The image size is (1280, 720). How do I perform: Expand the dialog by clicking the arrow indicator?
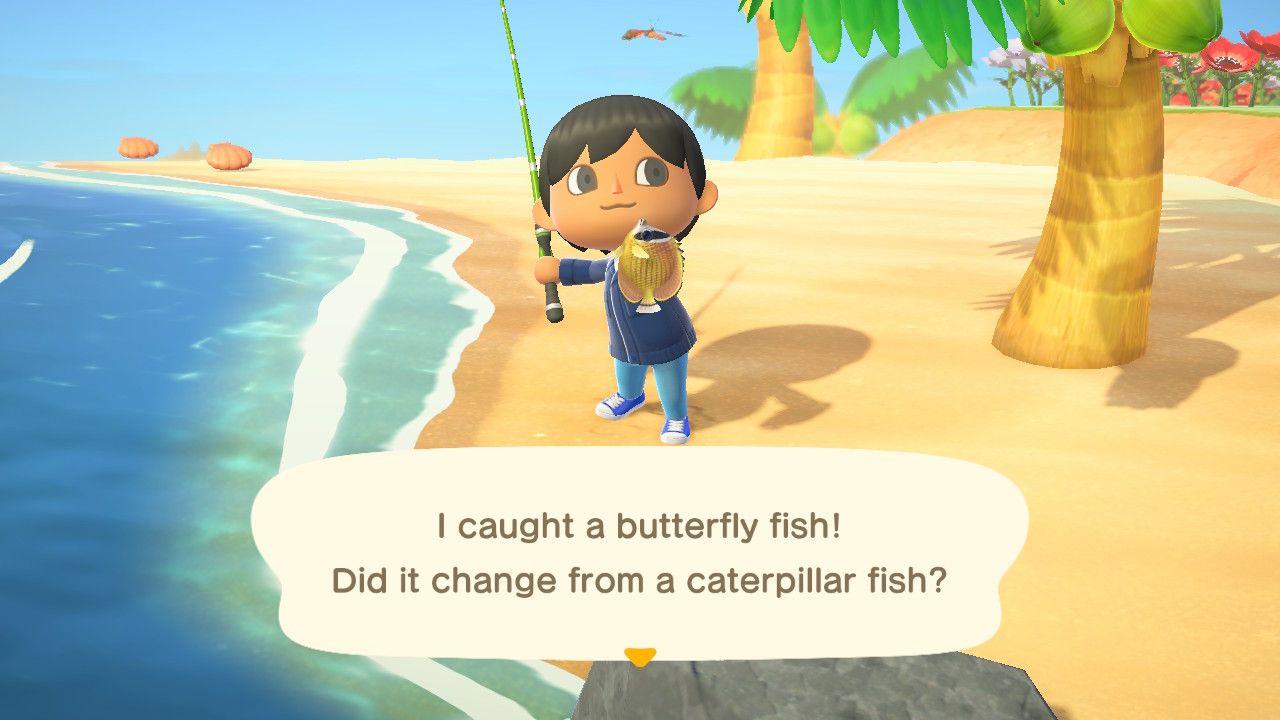click(x=640, y=651)
